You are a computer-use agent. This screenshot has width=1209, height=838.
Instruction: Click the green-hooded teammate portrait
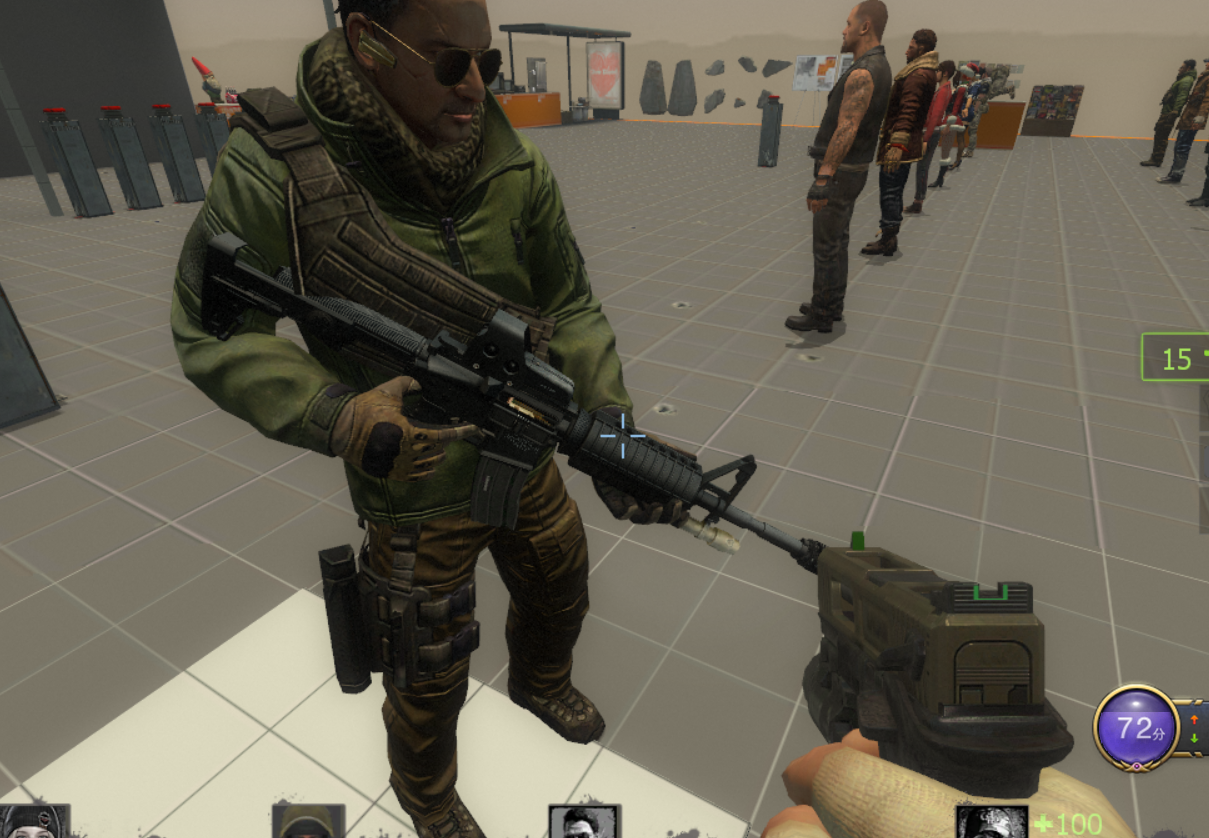click(x=308, y=822)
